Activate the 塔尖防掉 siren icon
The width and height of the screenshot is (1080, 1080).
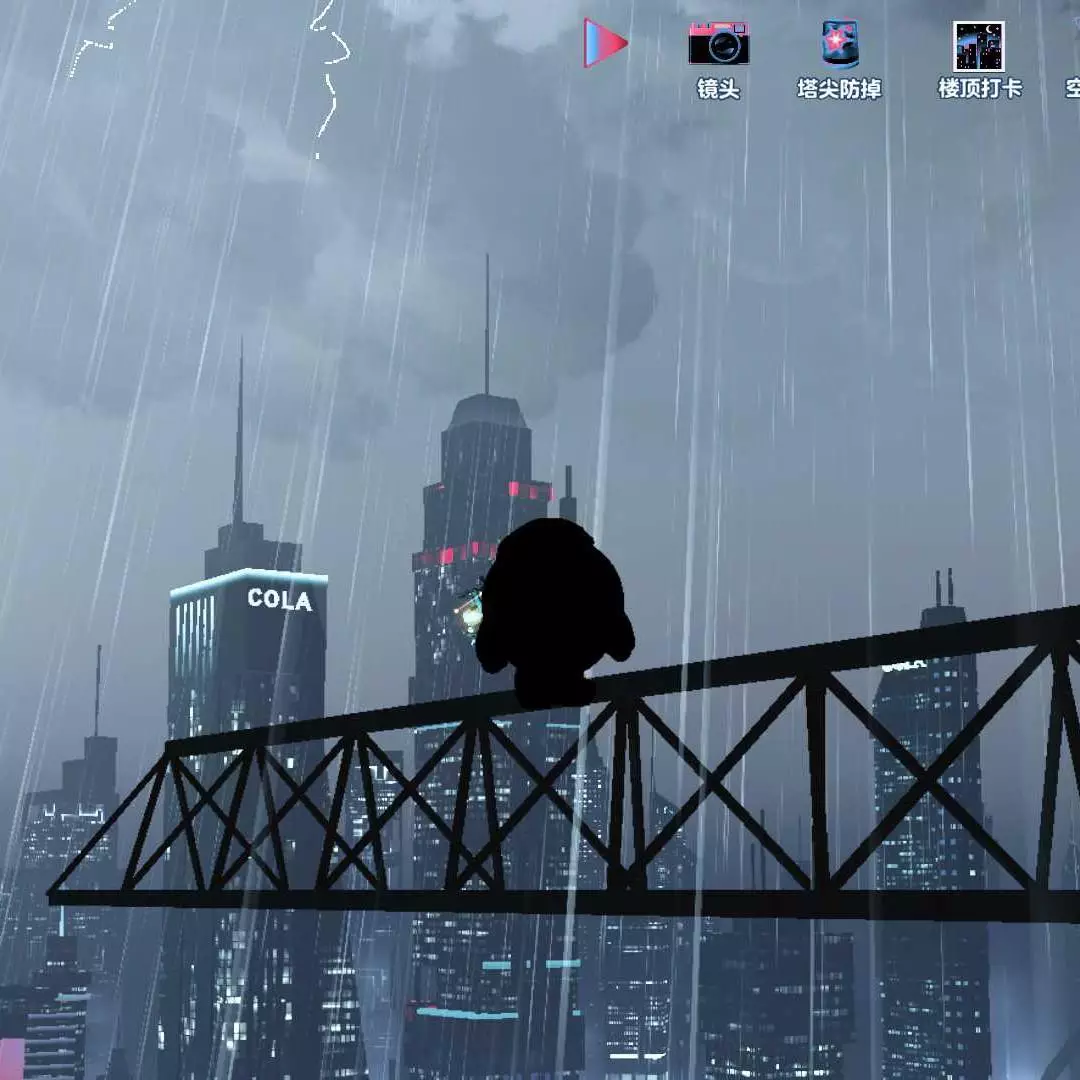tap(840, 45)
